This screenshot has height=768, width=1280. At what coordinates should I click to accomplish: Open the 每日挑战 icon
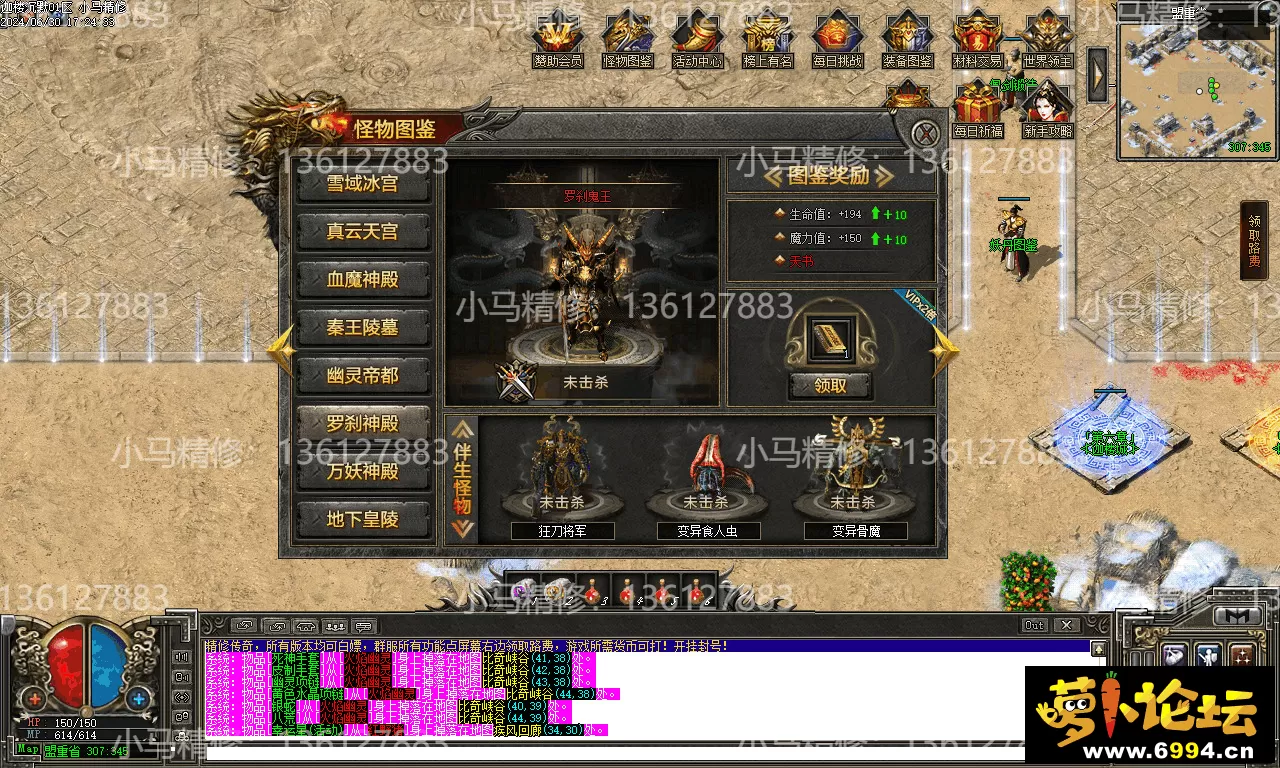(837, 38)
